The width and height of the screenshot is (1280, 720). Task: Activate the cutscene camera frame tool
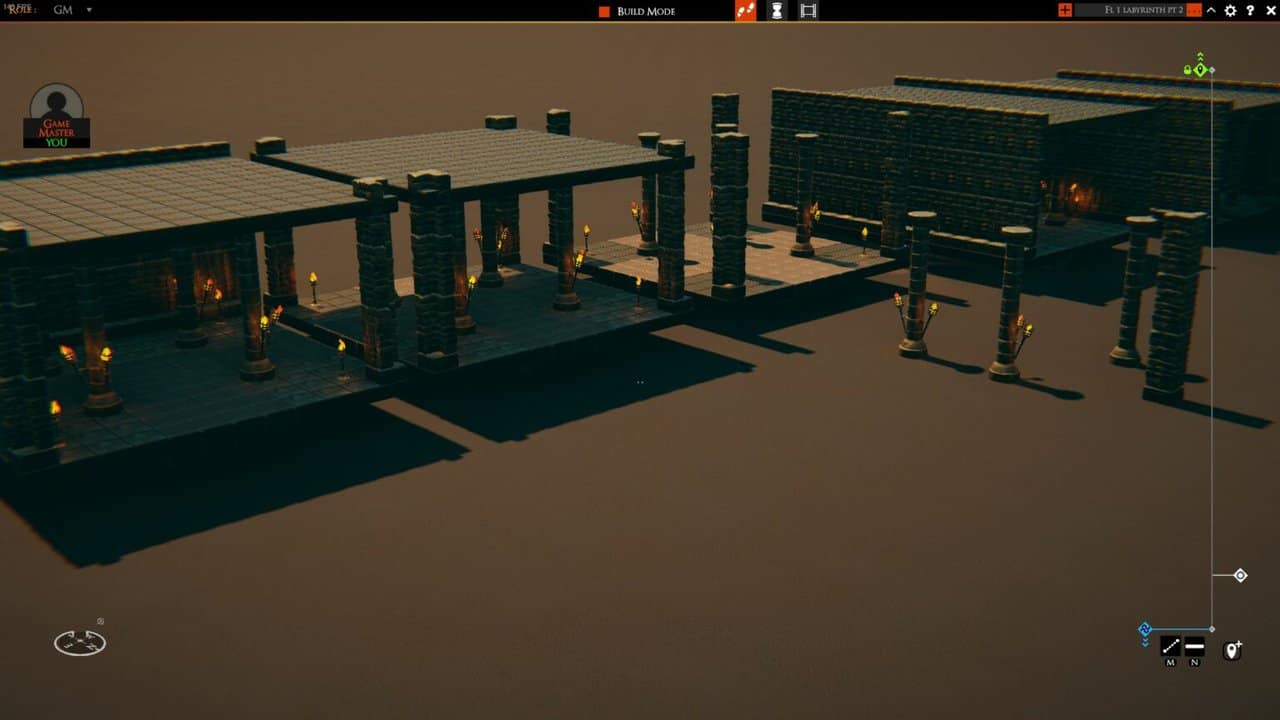click(808, 11)
